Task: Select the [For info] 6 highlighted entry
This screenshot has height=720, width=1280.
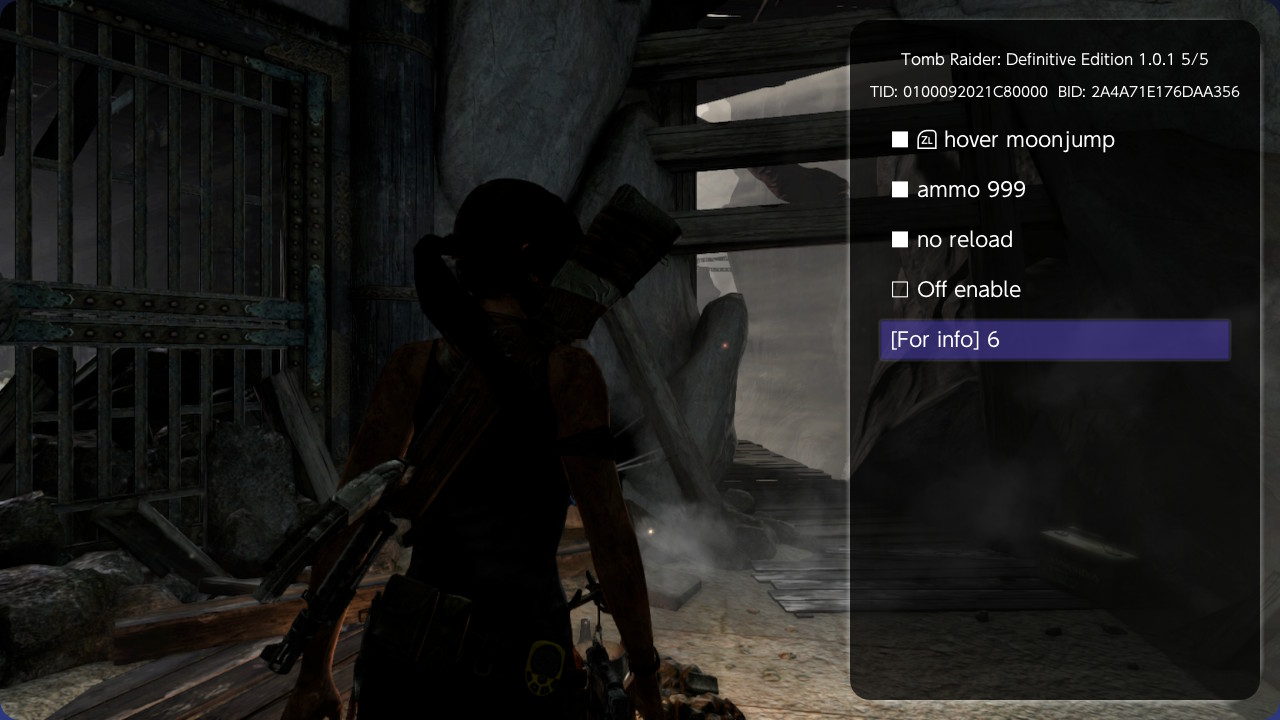Action: (x=1054, y=340)
